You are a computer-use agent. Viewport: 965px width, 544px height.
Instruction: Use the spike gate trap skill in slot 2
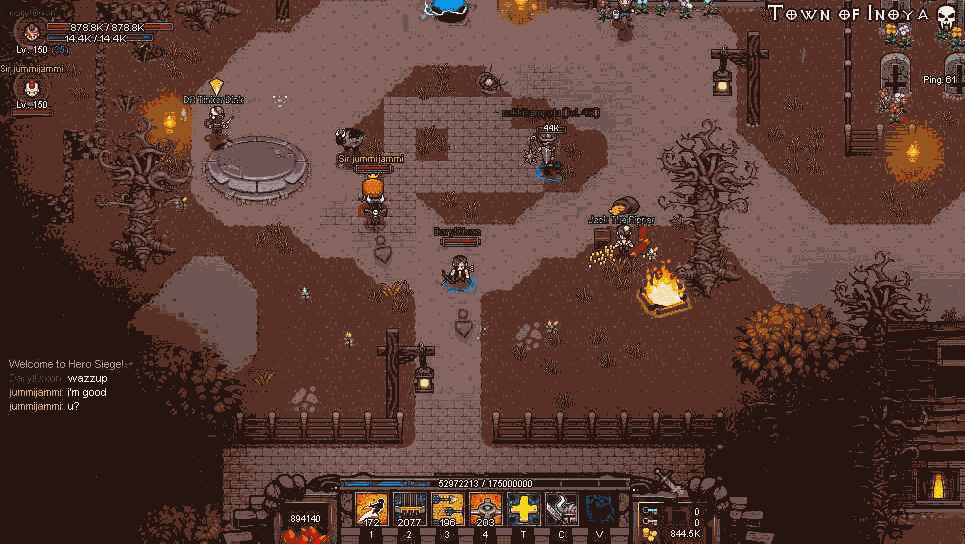(x=409, y=509)
